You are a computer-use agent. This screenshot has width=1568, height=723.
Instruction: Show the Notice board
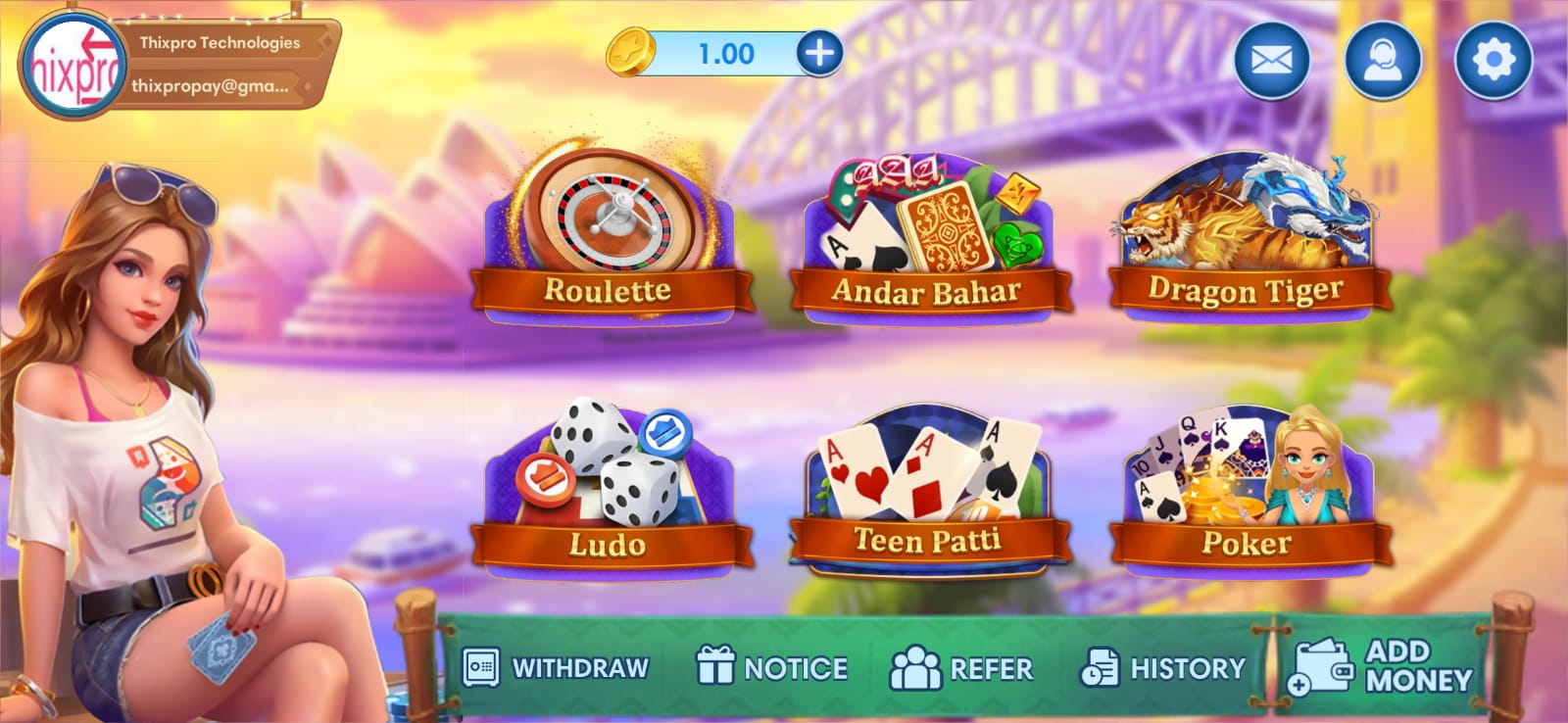(x=772, y=668)
